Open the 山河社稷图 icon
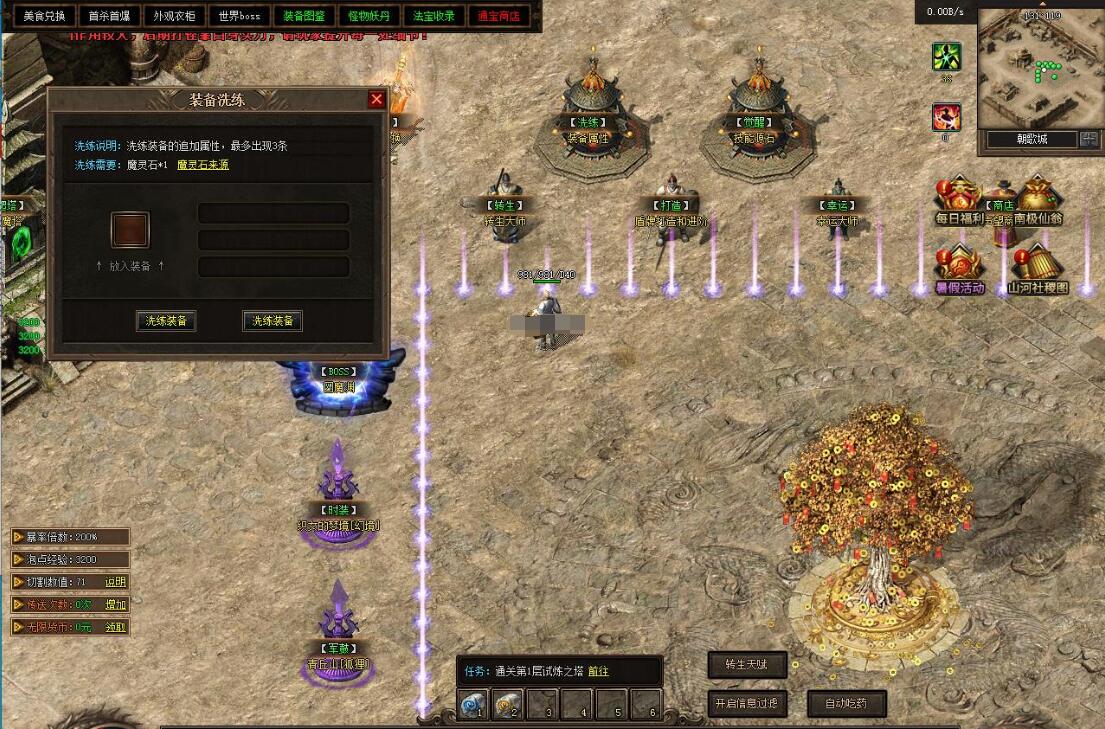1105x729 pixels. (x=1037, y=270)
